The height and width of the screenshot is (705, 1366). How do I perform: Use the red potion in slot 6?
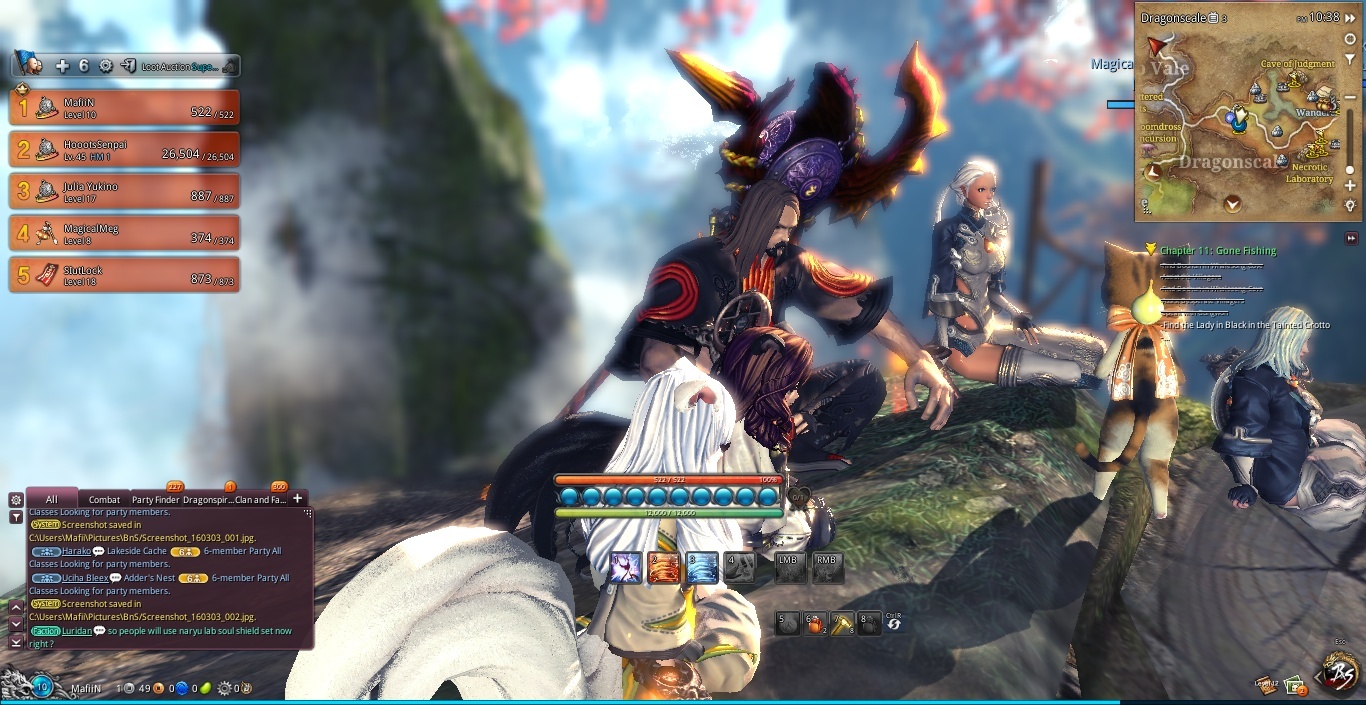tap(815, 624)
